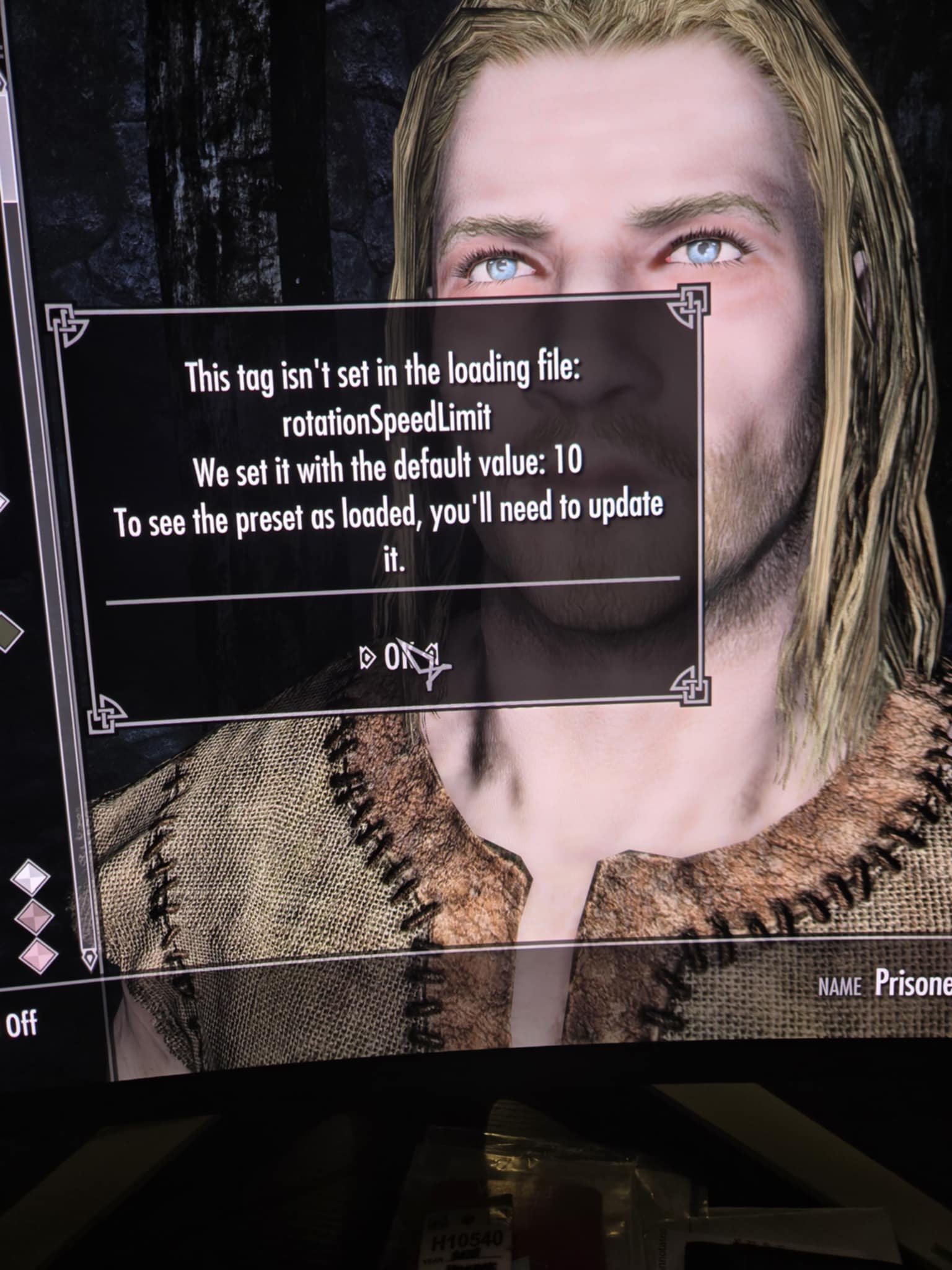Edit the Prisoner name field

(x=911, y=983)
